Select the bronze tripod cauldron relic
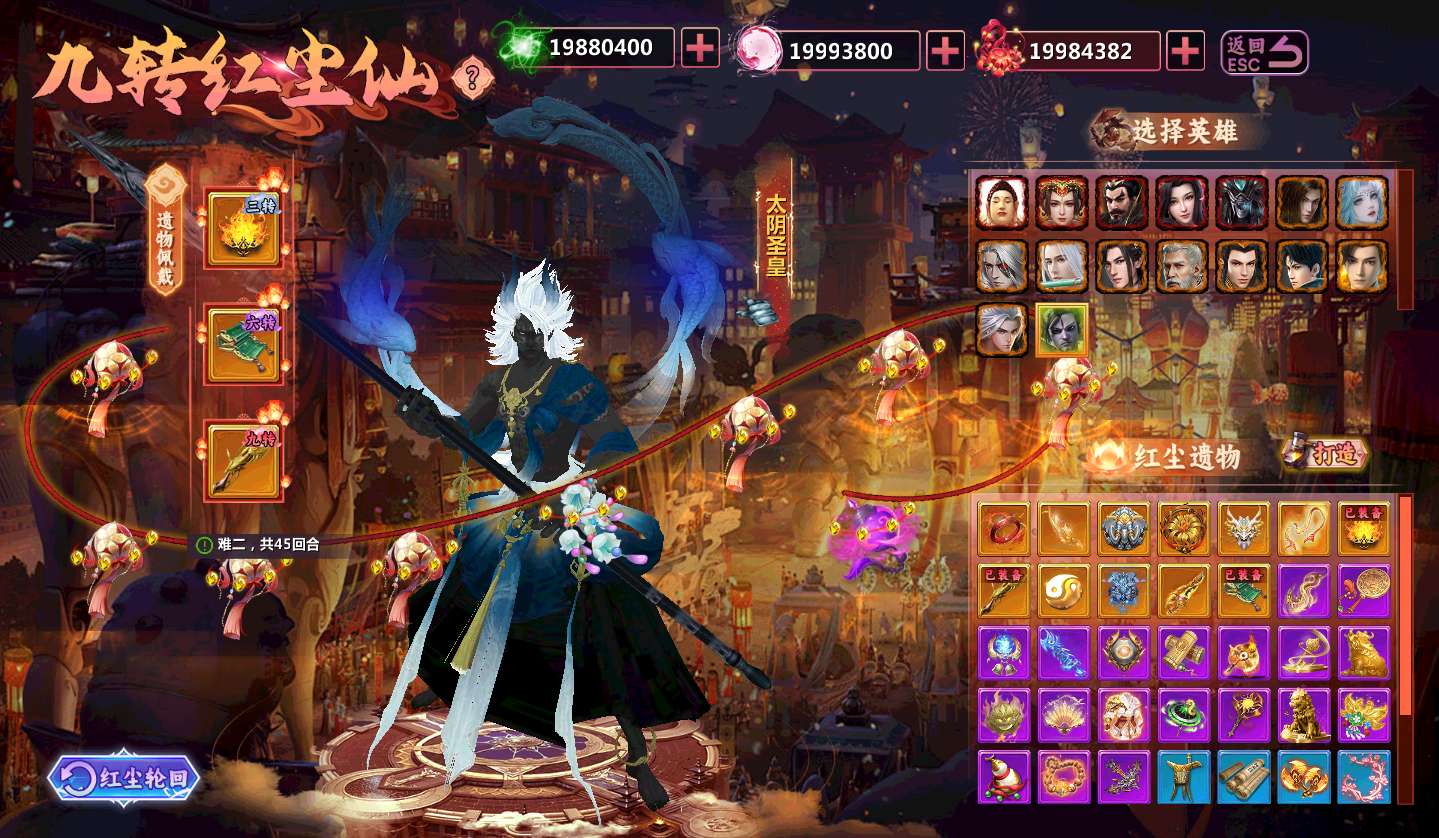This screenshot has width=1439, height=838. click(1183, 777)
